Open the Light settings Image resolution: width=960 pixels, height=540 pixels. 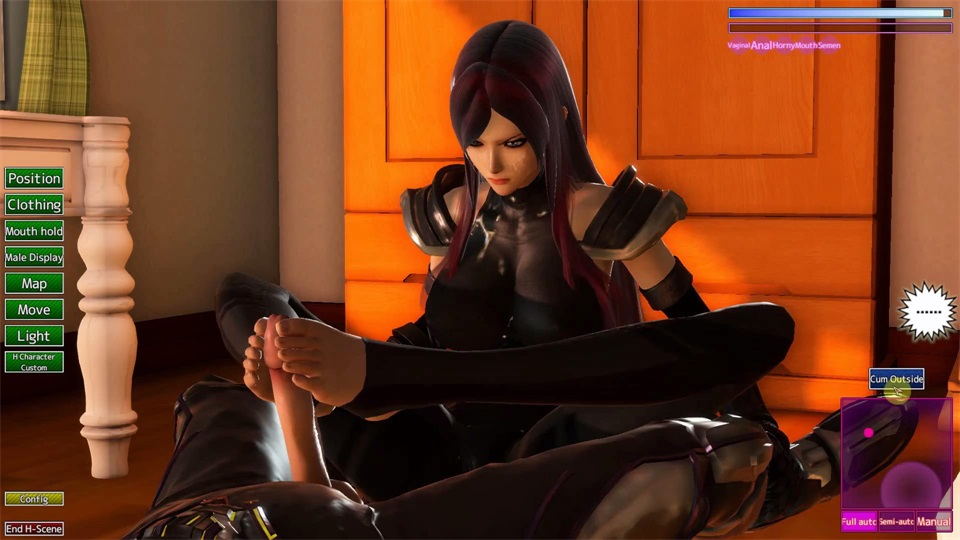34,336
